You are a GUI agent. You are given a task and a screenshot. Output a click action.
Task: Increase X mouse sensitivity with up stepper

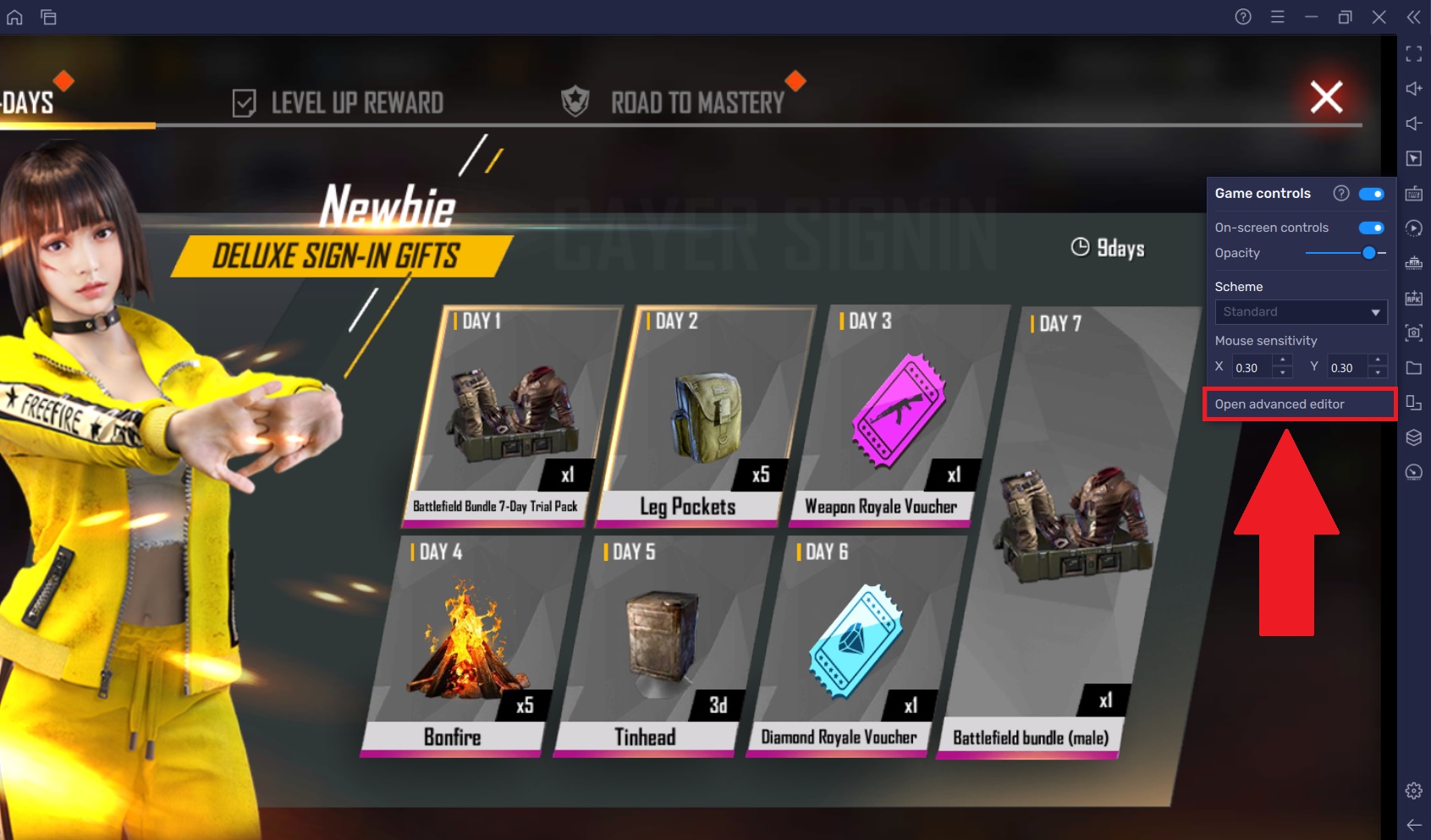coord(1283,360)
